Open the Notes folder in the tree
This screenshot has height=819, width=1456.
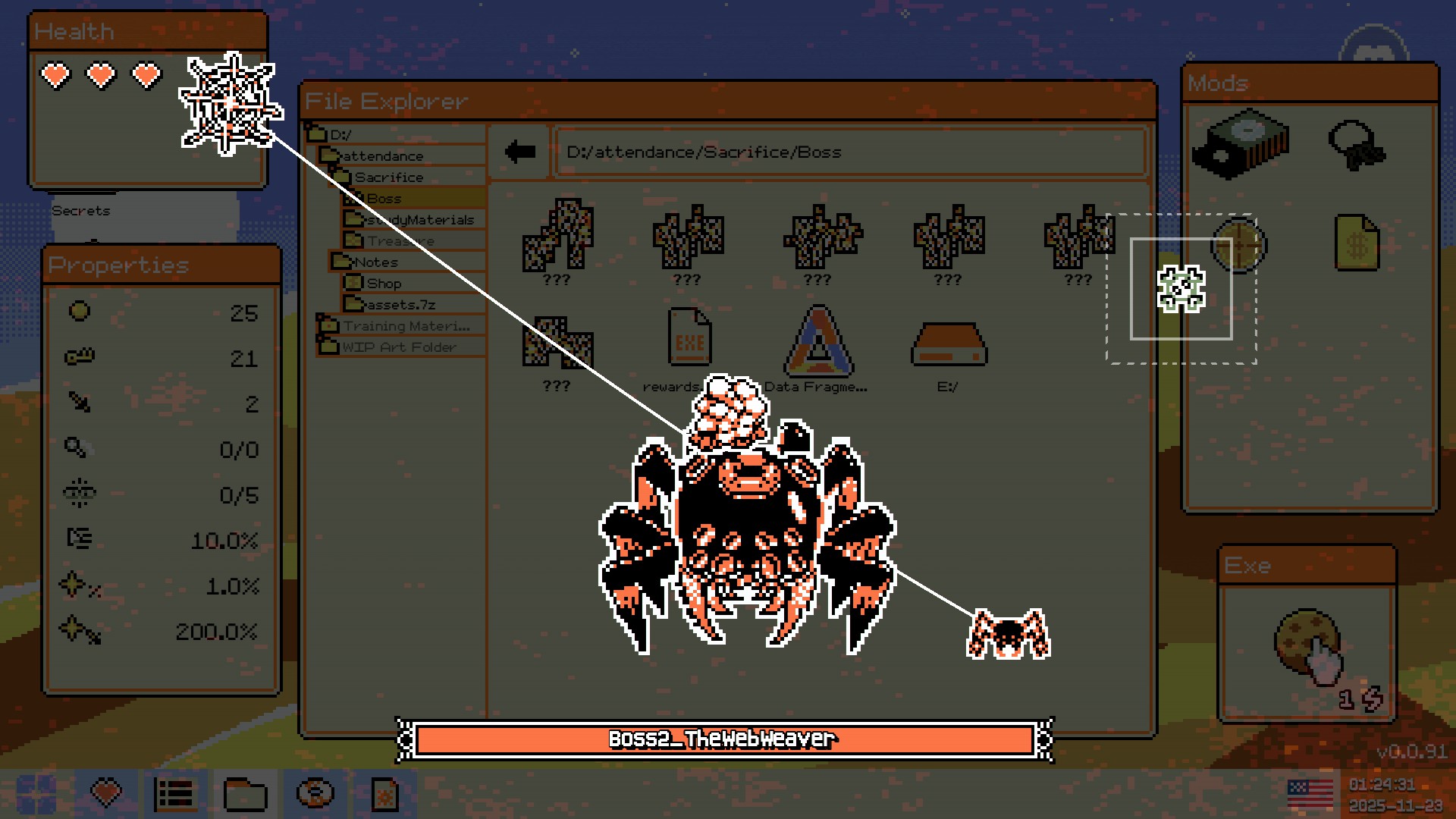(376, 262)
